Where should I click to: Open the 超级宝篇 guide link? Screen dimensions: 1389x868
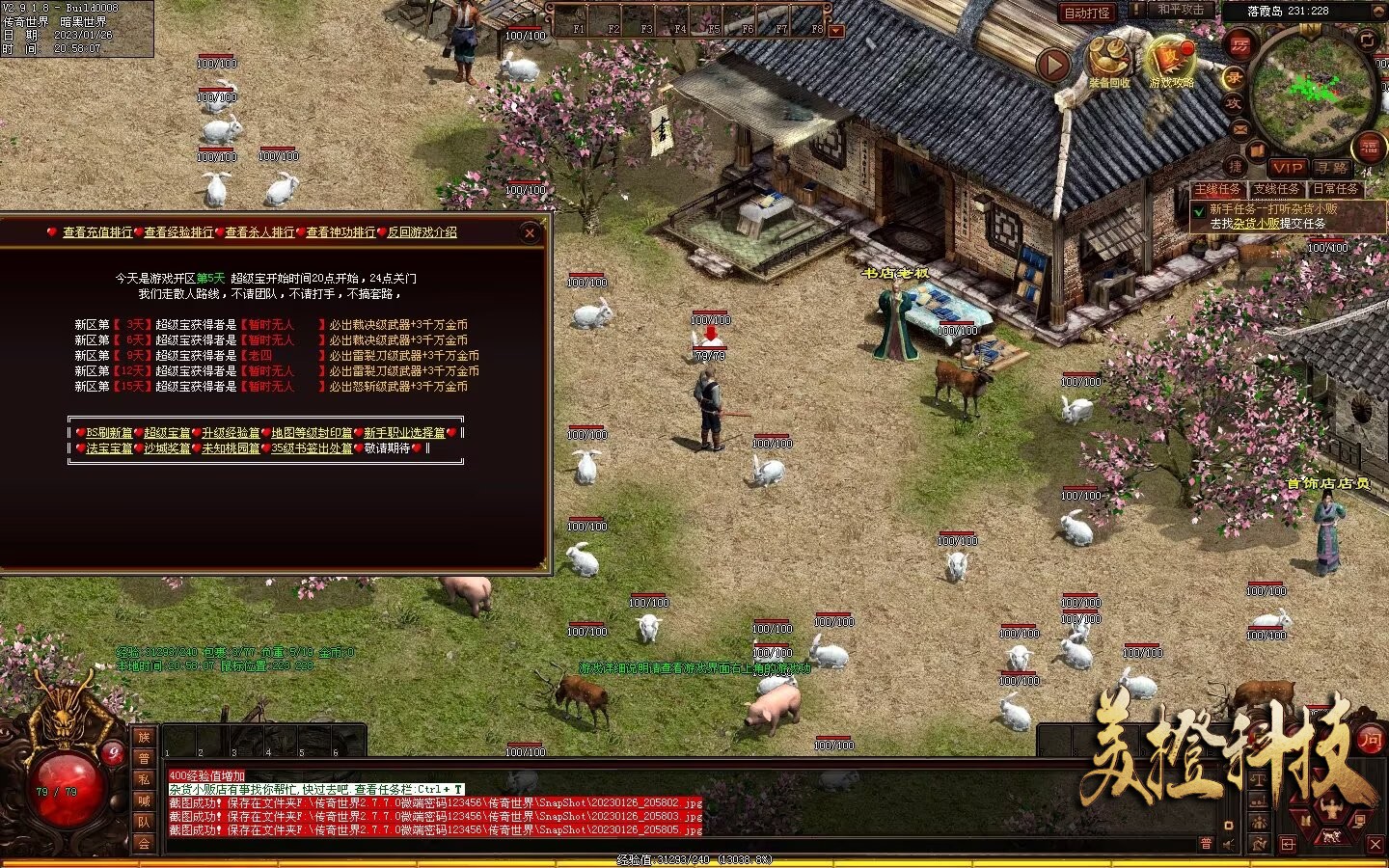167,433
